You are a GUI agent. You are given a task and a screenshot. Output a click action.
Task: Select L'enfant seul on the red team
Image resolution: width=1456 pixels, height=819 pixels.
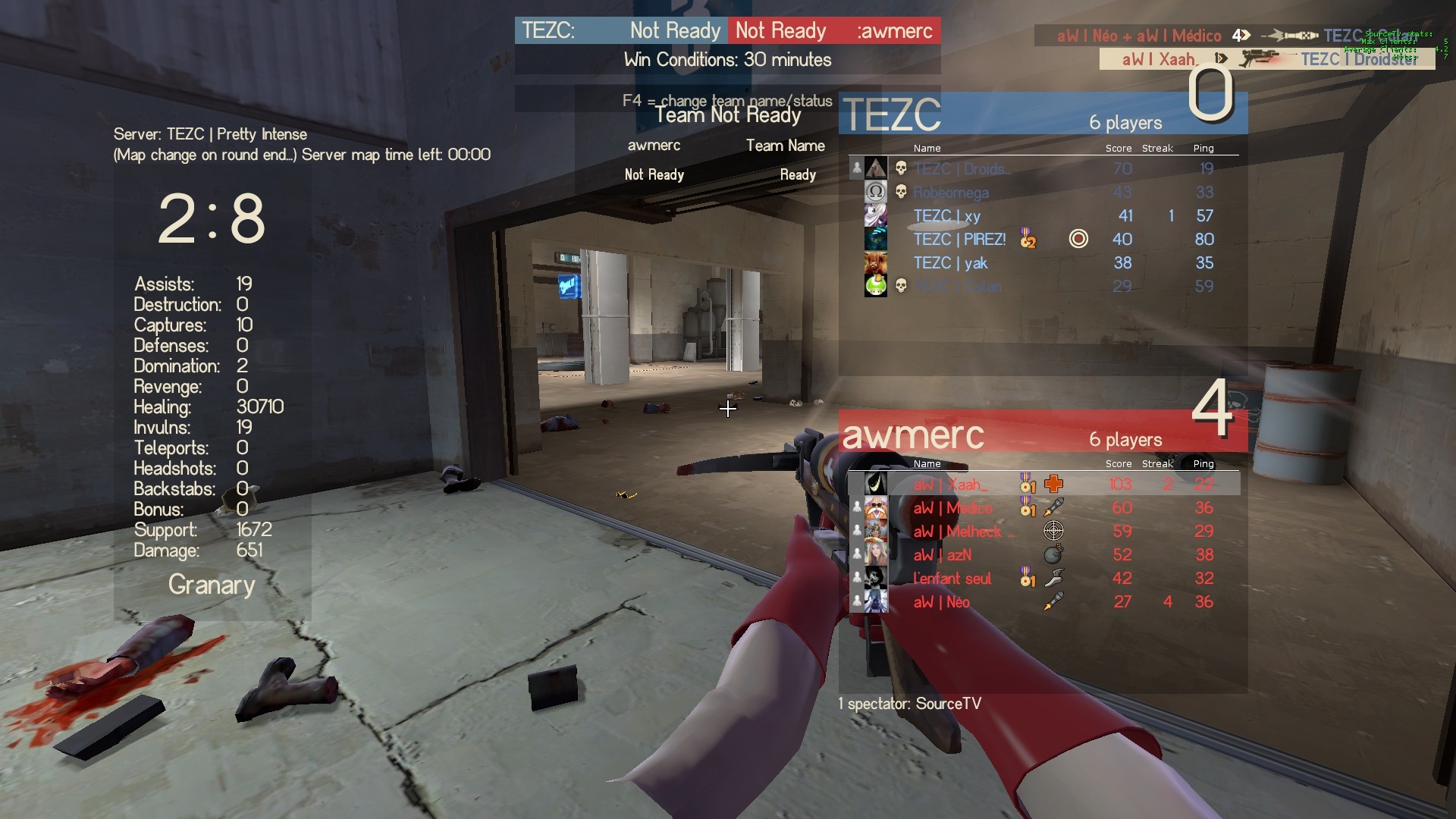(952, 579)
